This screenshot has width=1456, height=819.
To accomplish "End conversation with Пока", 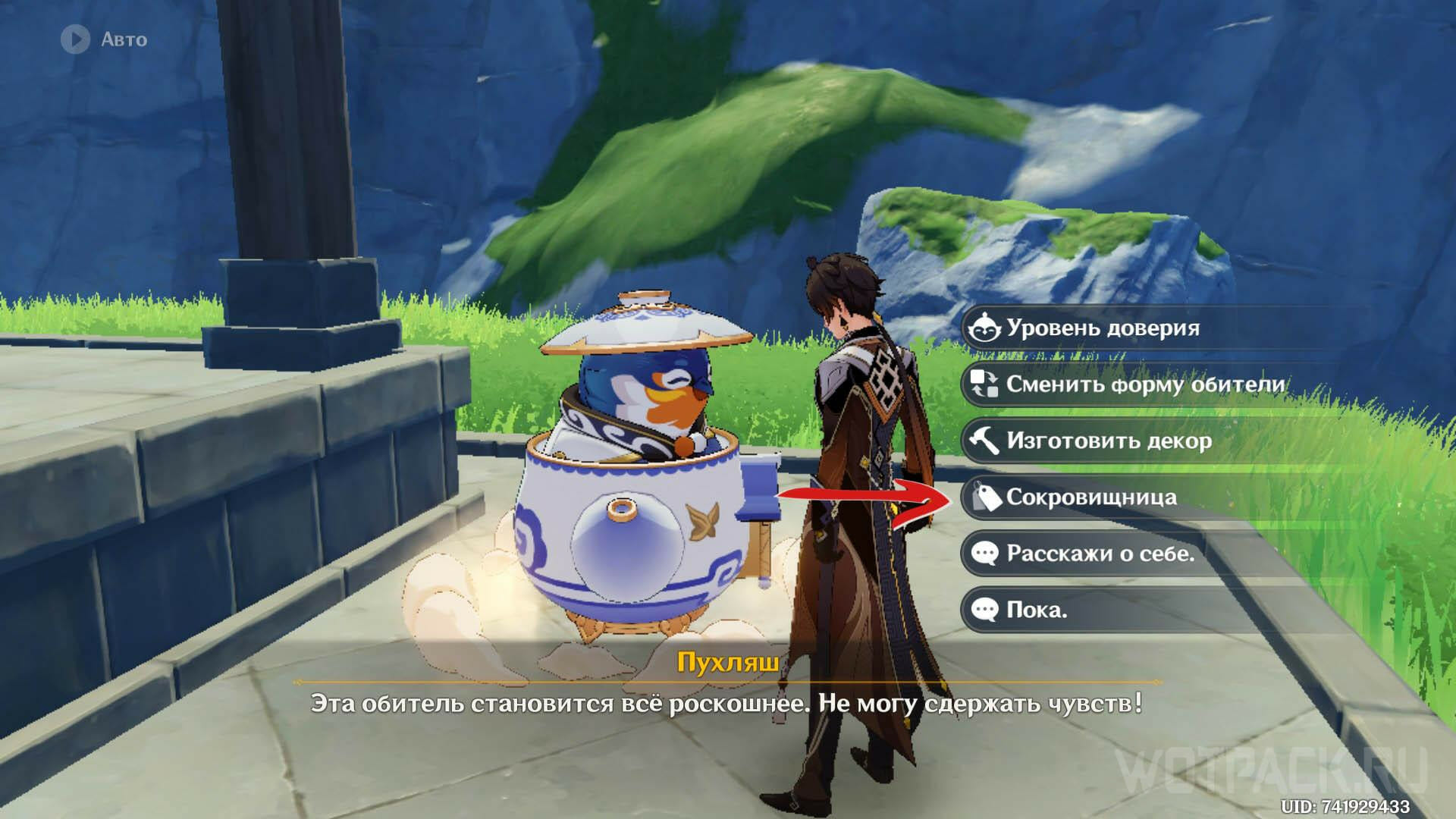I will pyautogui.click(x=1036, y=610).
